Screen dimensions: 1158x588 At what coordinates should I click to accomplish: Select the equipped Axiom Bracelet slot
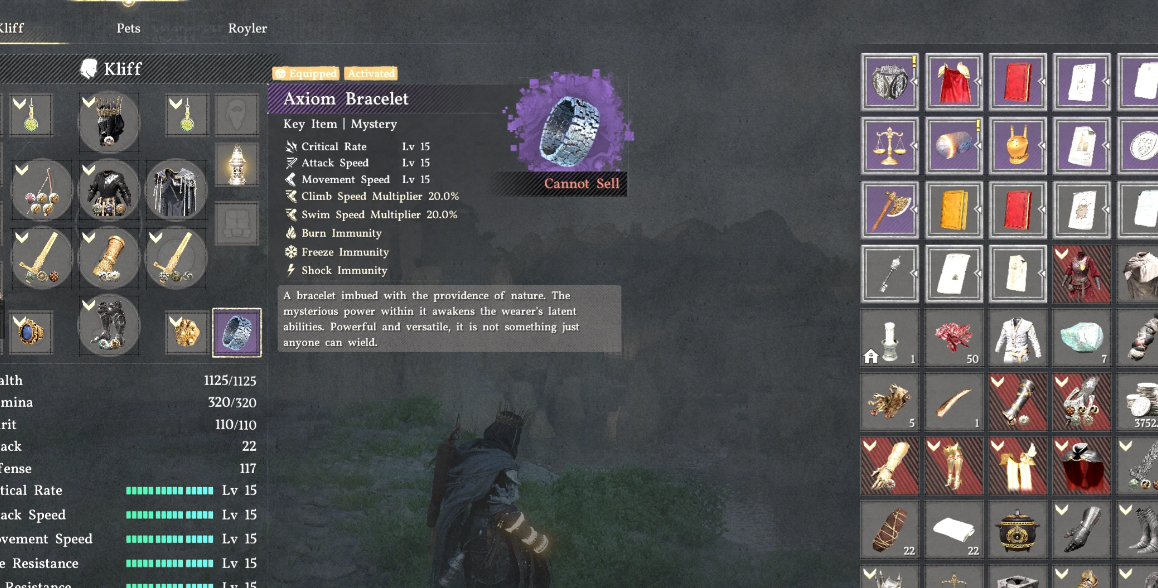coord(237,333)
